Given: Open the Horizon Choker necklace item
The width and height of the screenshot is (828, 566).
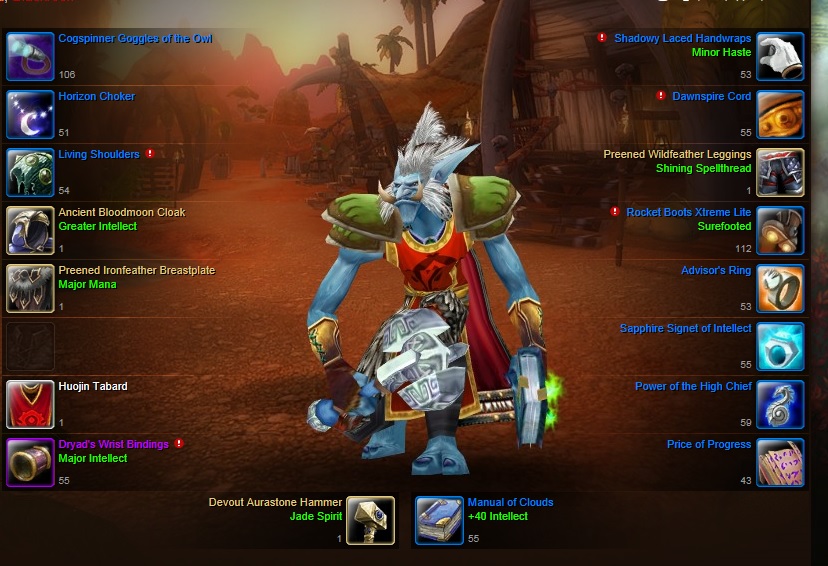Looking at the screenshot, I should pos(30,114).
